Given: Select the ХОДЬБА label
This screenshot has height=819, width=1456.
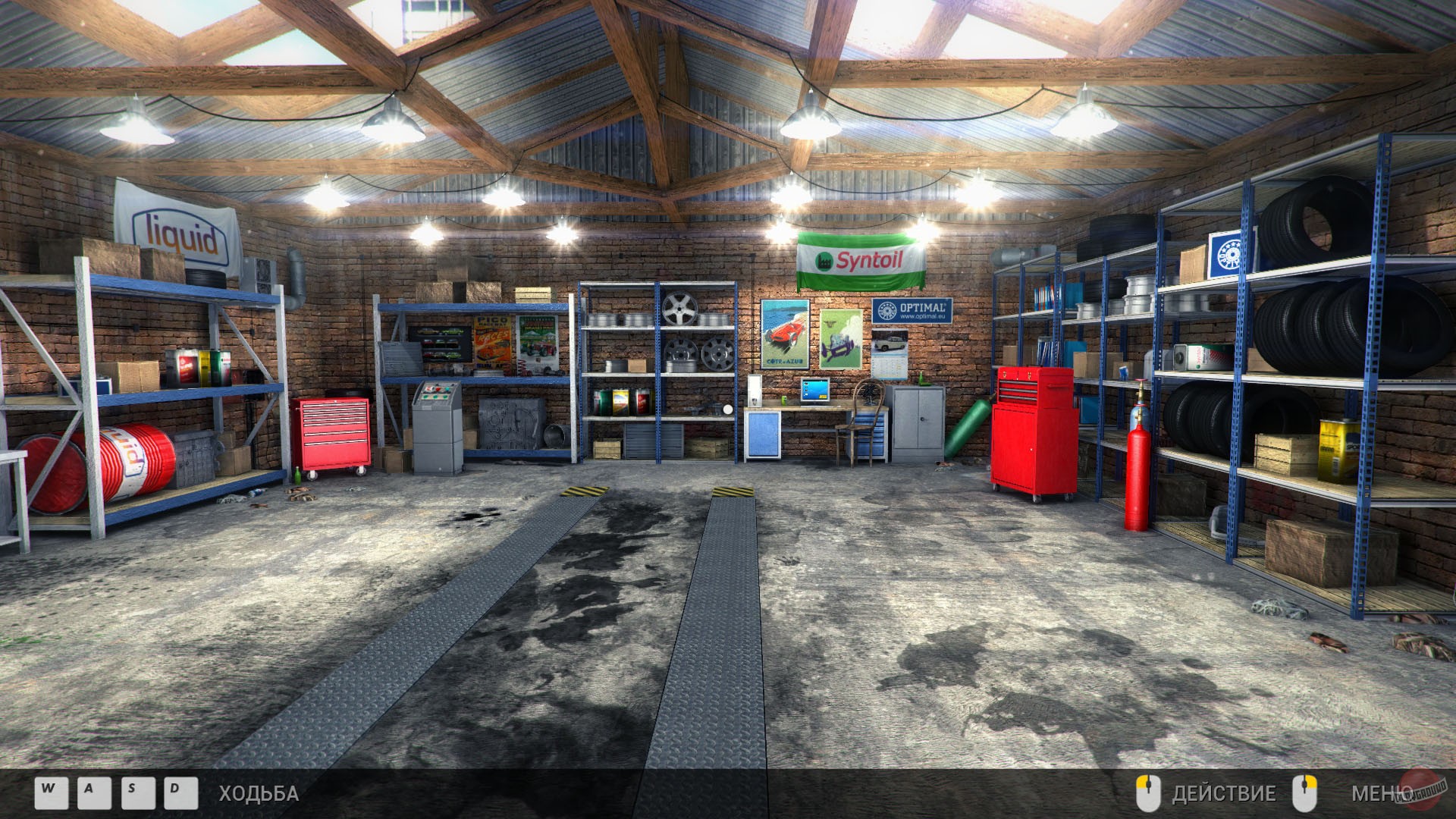Looking at the screenshot, I should coord(256,794).
